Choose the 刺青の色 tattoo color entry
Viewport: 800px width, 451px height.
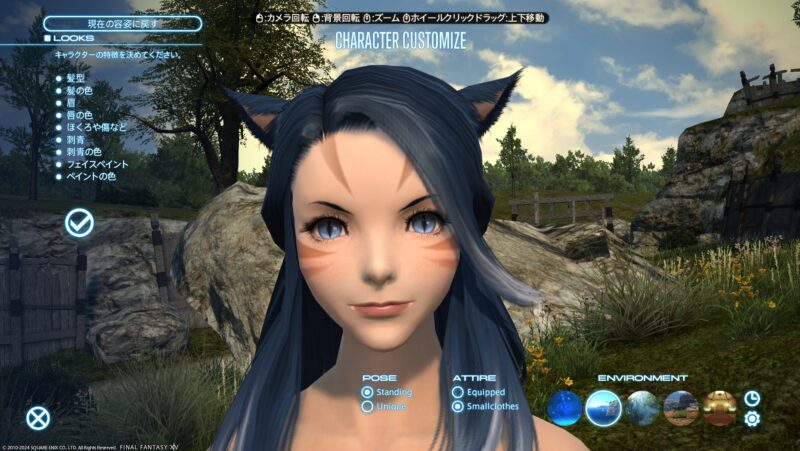[84, 153]
